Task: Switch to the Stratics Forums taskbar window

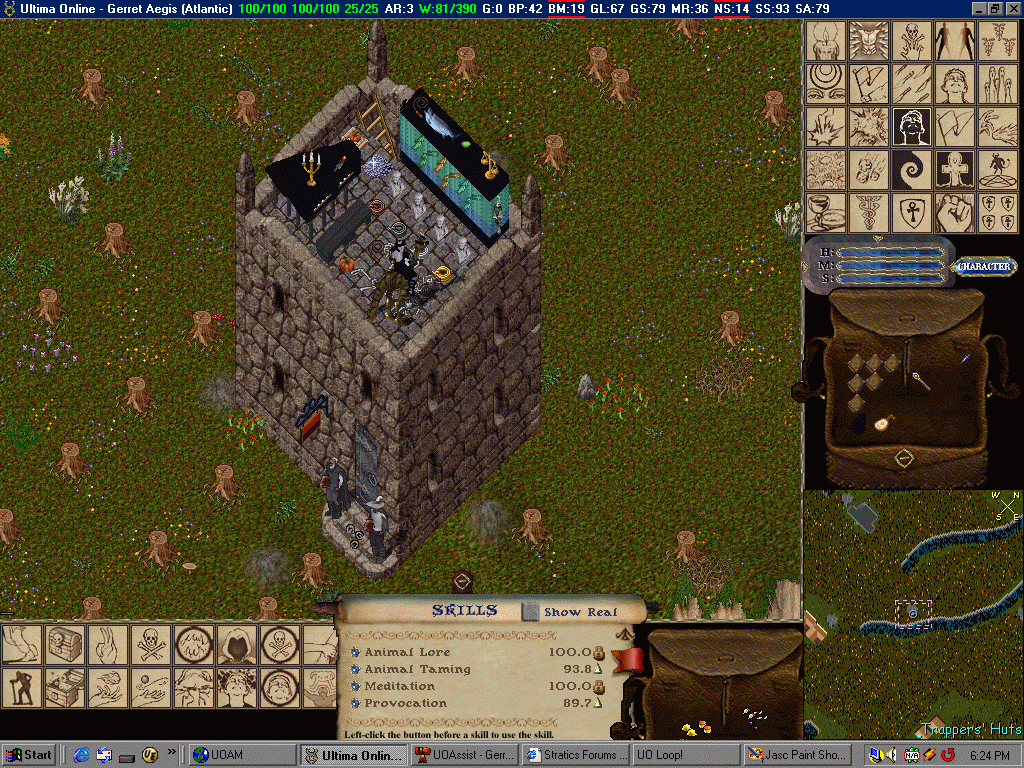Action: click(583, 755)
